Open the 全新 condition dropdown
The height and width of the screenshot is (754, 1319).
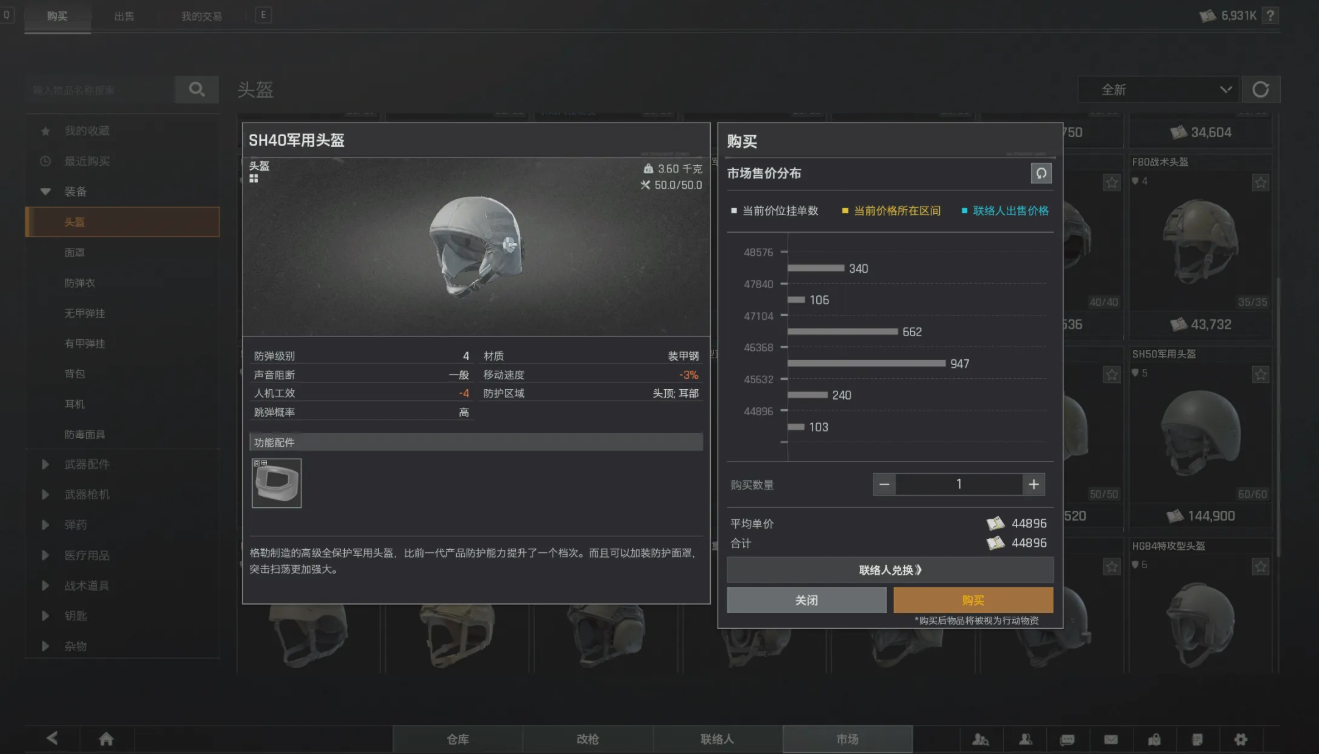(1158, 89)
